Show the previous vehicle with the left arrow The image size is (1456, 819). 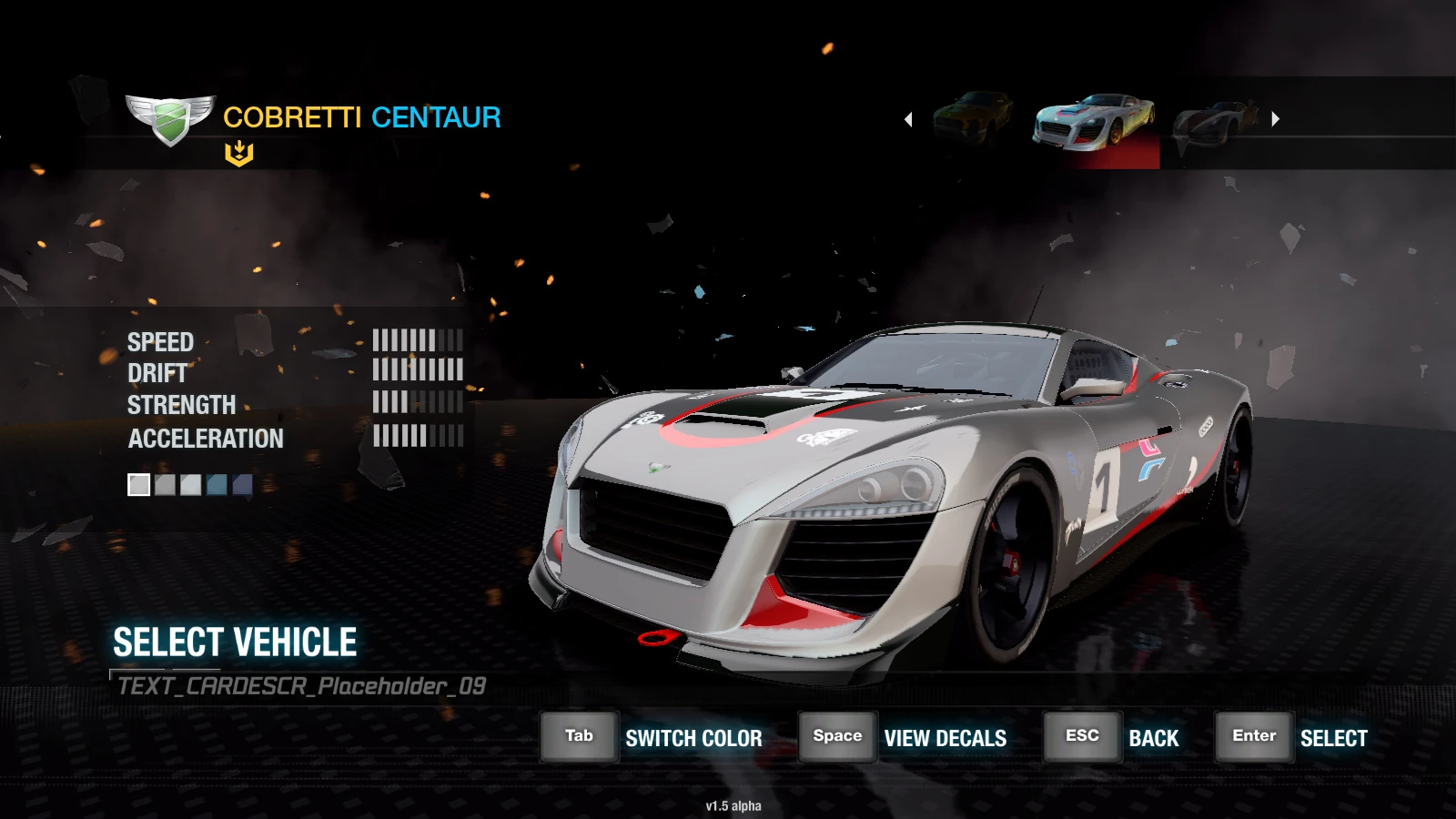[x=908, y=119]
